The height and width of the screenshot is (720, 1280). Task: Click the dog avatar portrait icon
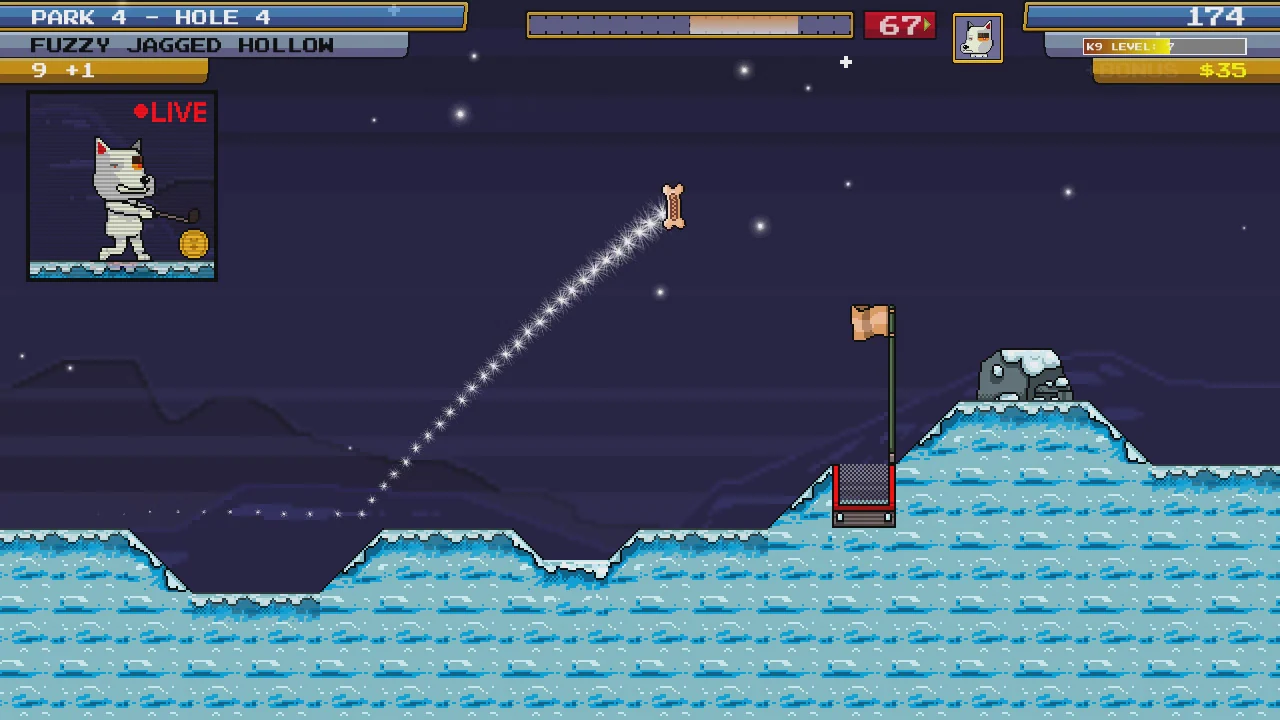[978, 37]
